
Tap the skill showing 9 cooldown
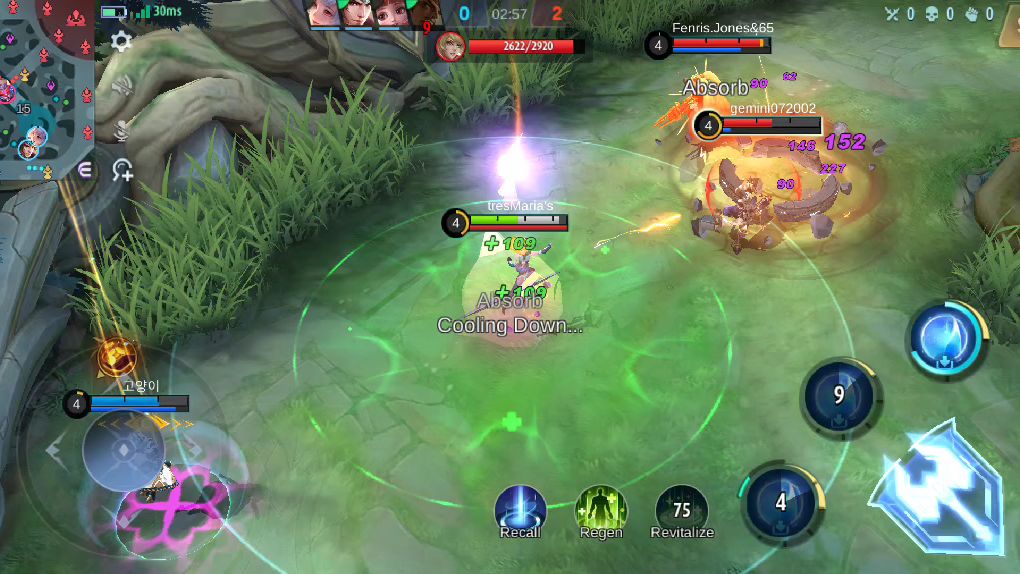pyautogui.click(x=840, y=396)
